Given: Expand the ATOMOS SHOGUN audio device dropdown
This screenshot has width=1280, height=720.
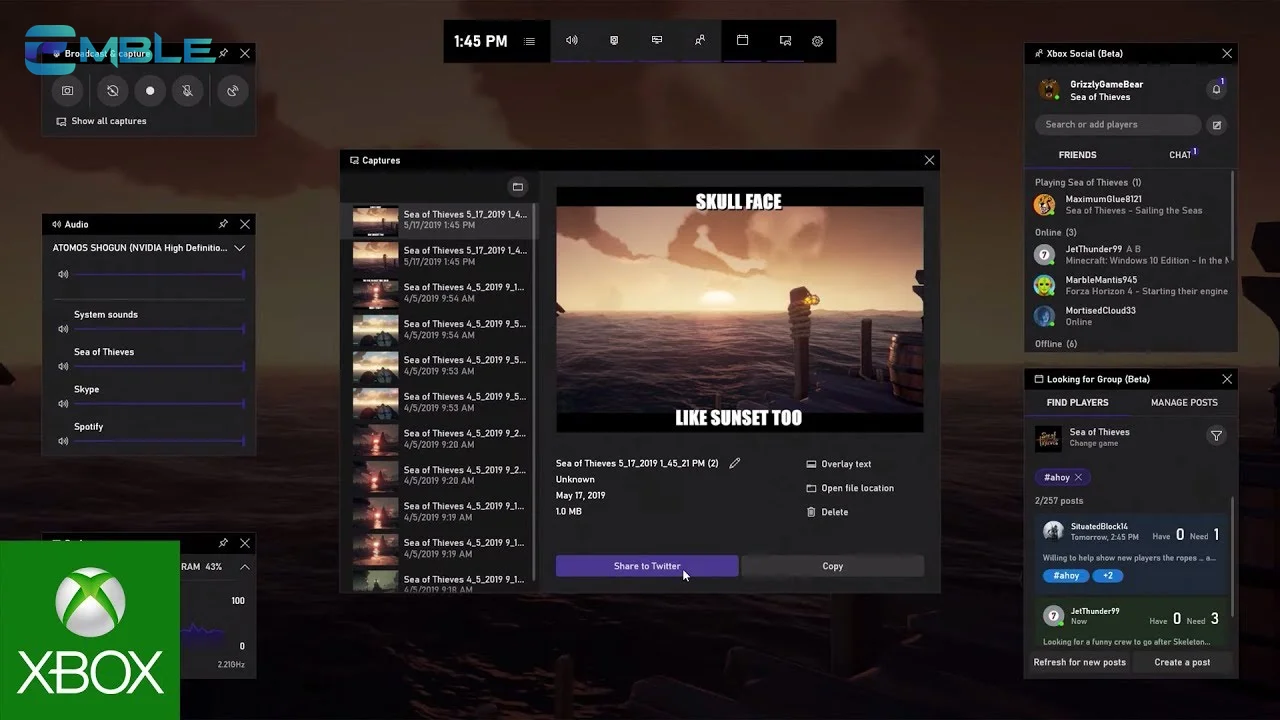Looking at the screenshot, I should click(239, 248).
